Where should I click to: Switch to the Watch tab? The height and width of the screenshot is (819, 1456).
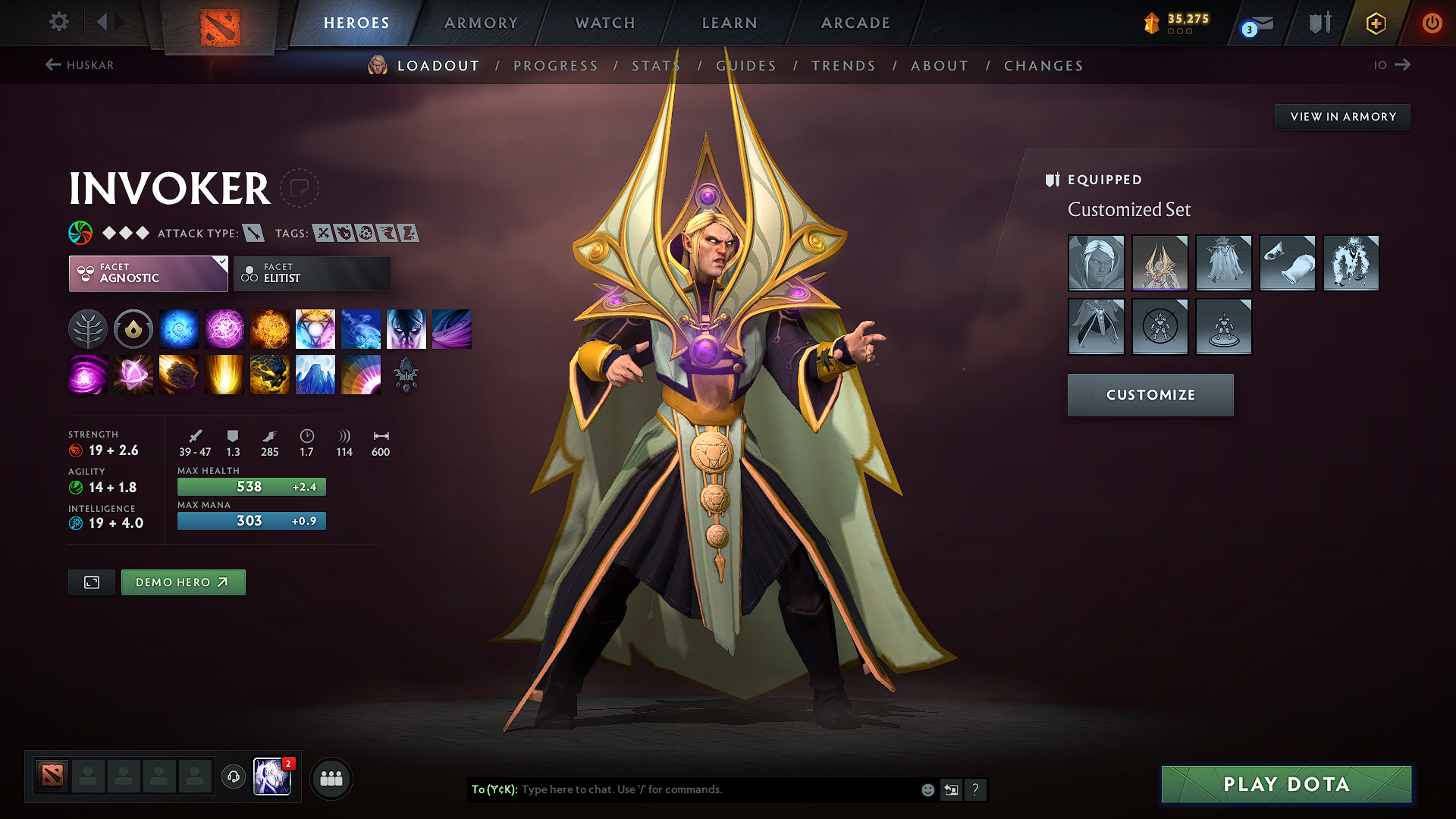coord(605,23)
